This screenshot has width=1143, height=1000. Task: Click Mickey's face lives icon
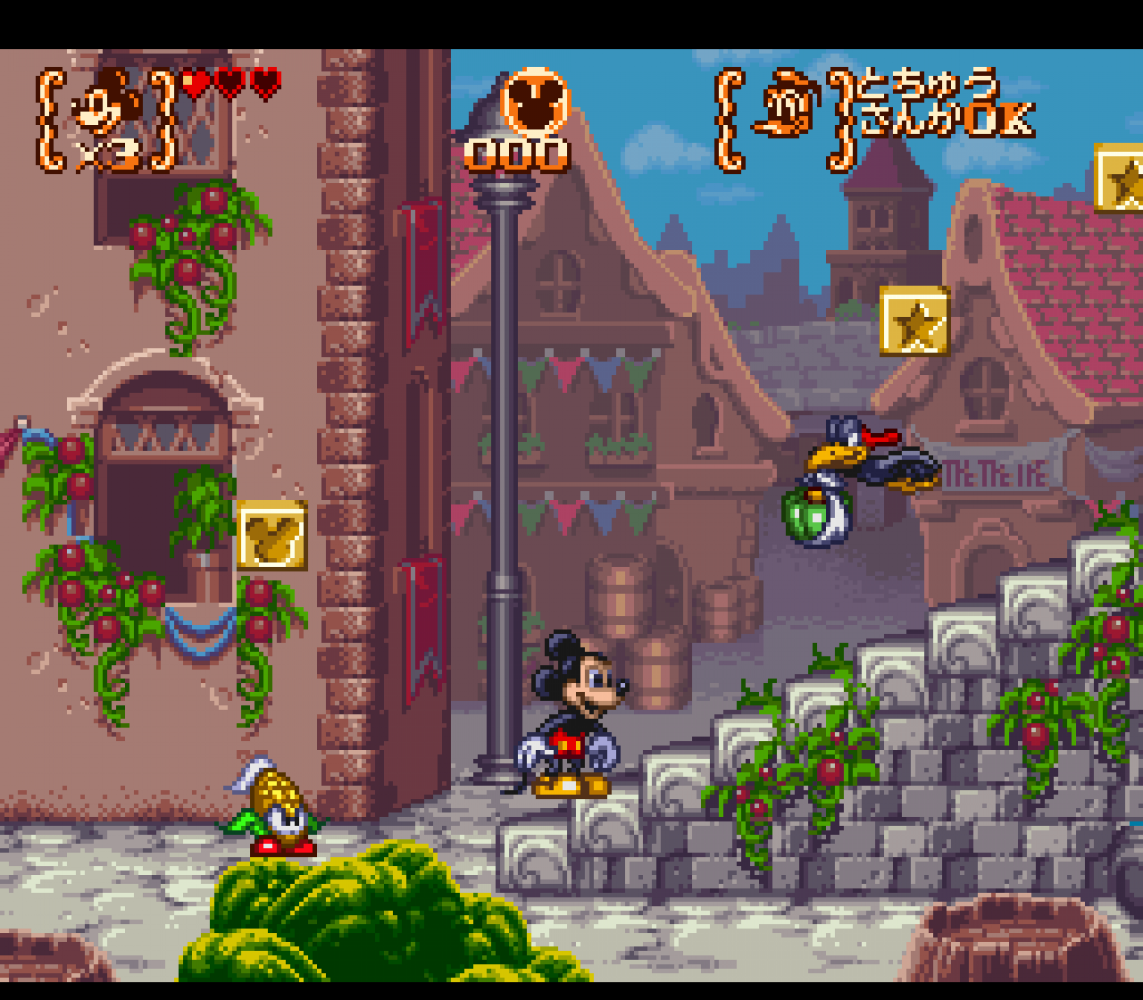click(x=106, y=102)
